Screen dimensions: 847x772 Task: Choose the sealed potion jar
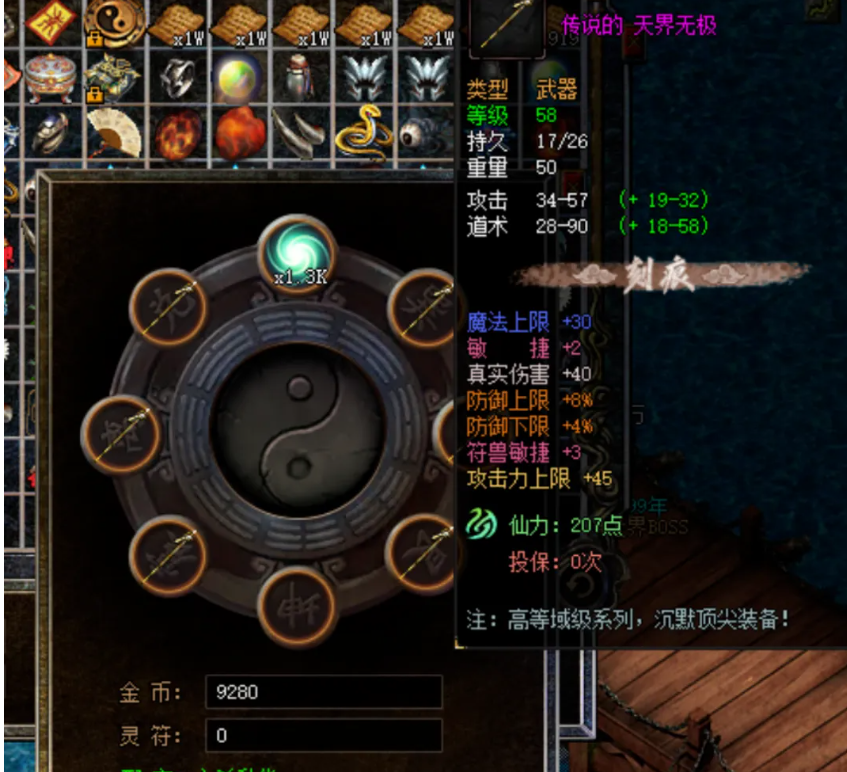point(300,76)
